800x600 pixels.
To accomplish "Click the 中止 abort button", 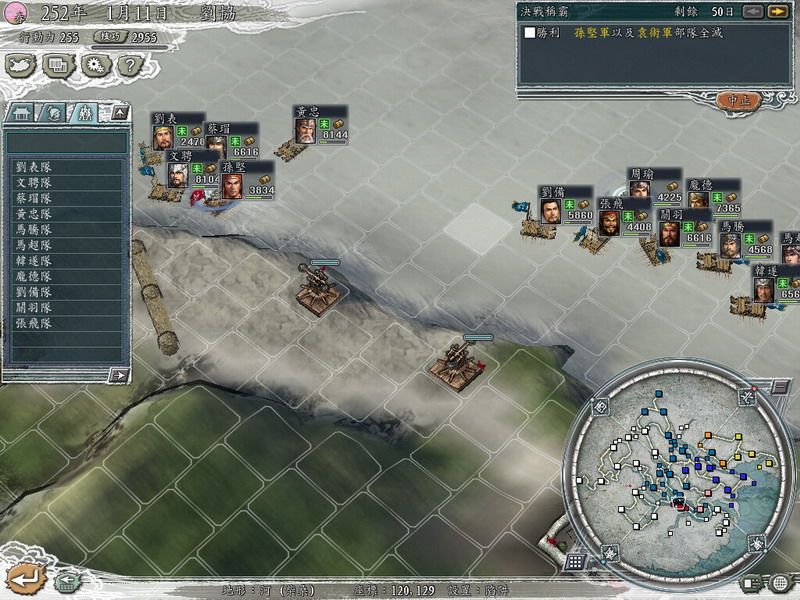I will click(x=738, y=100).
